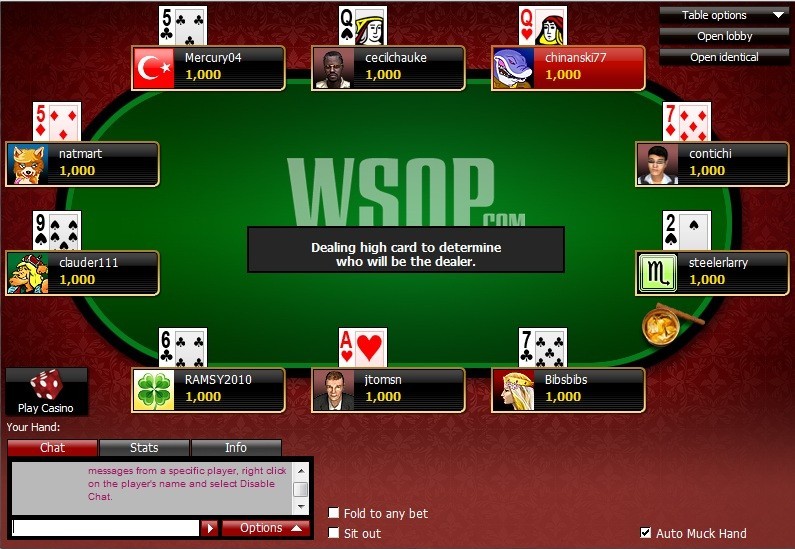795x549 pixels.
Task: Click the Open lobby button
Action: 724,36
